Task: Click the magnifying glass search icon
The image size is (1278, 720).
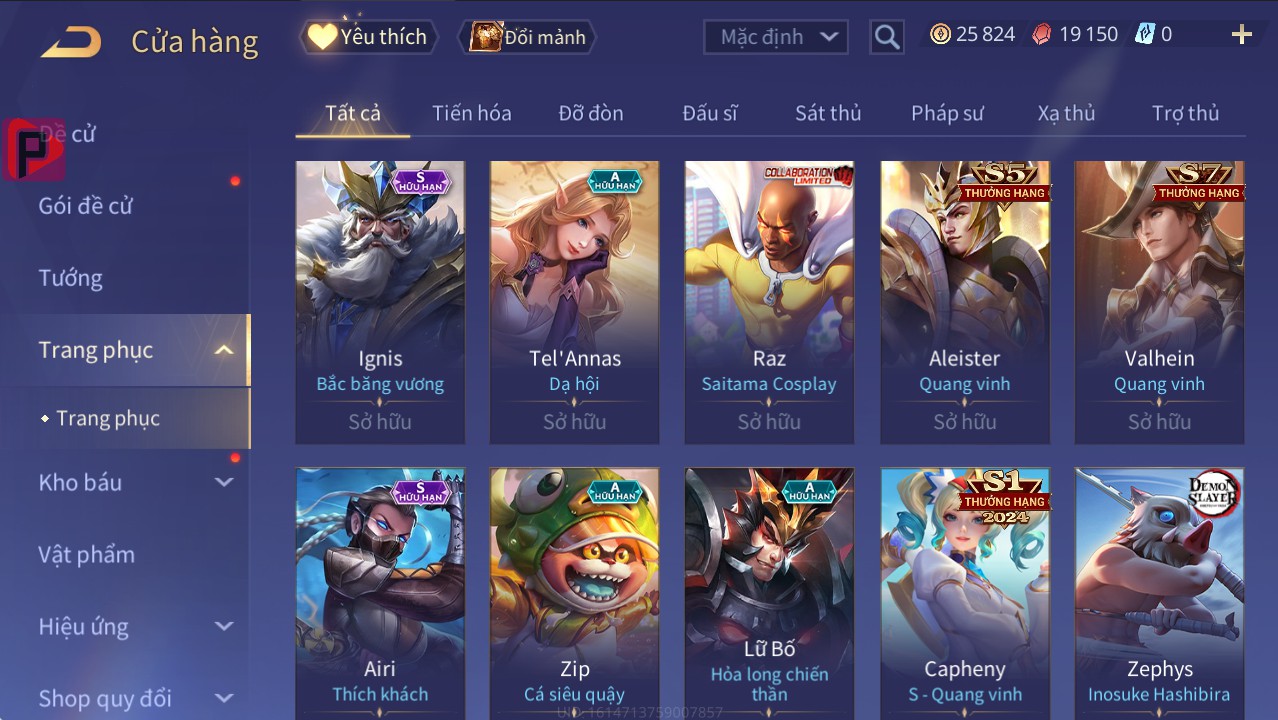Action: tap(886, 37)
